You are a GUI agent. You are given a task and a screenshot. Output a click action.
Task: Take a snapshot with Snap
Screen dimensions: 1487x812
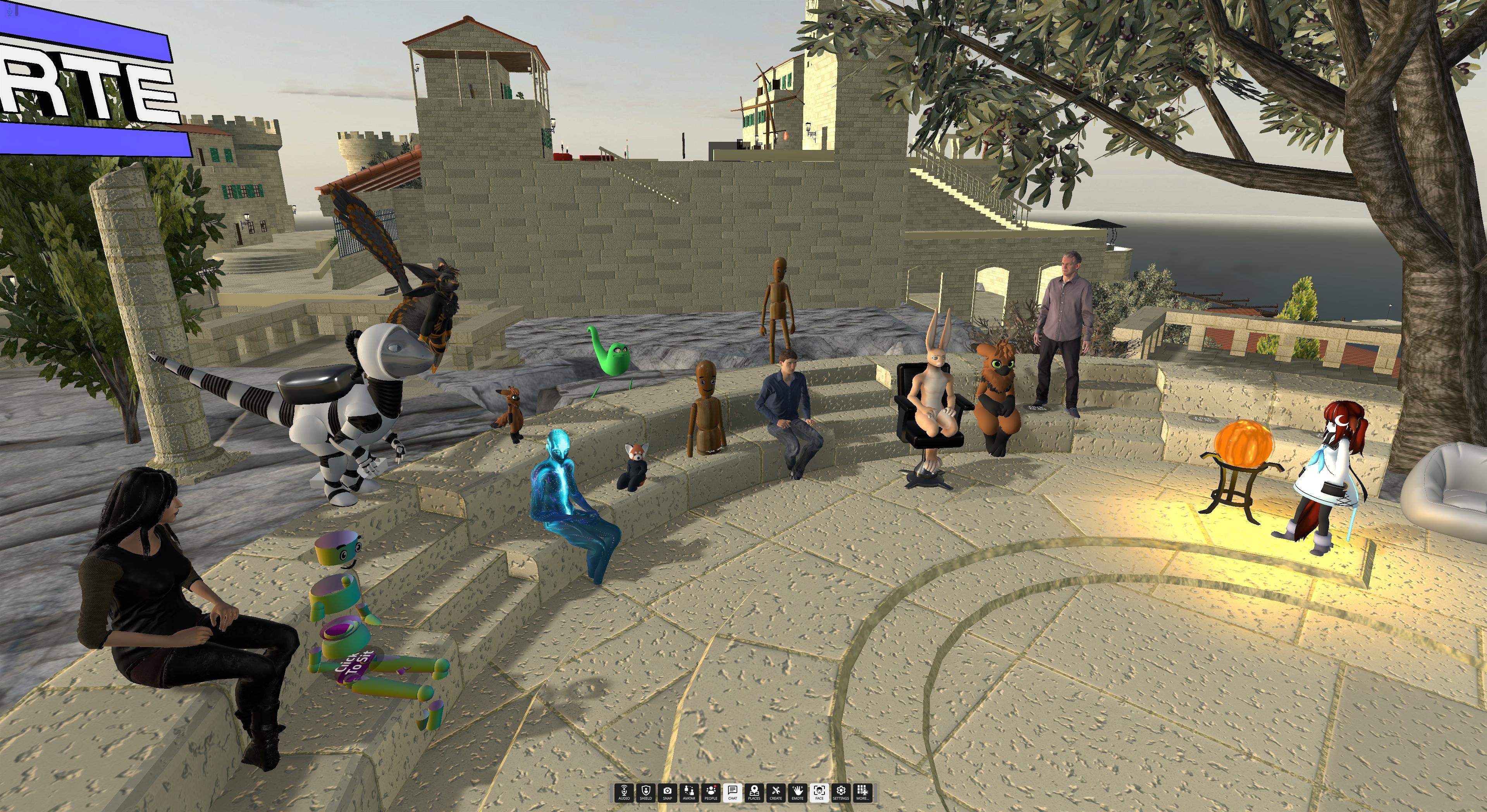pos(667,792)
